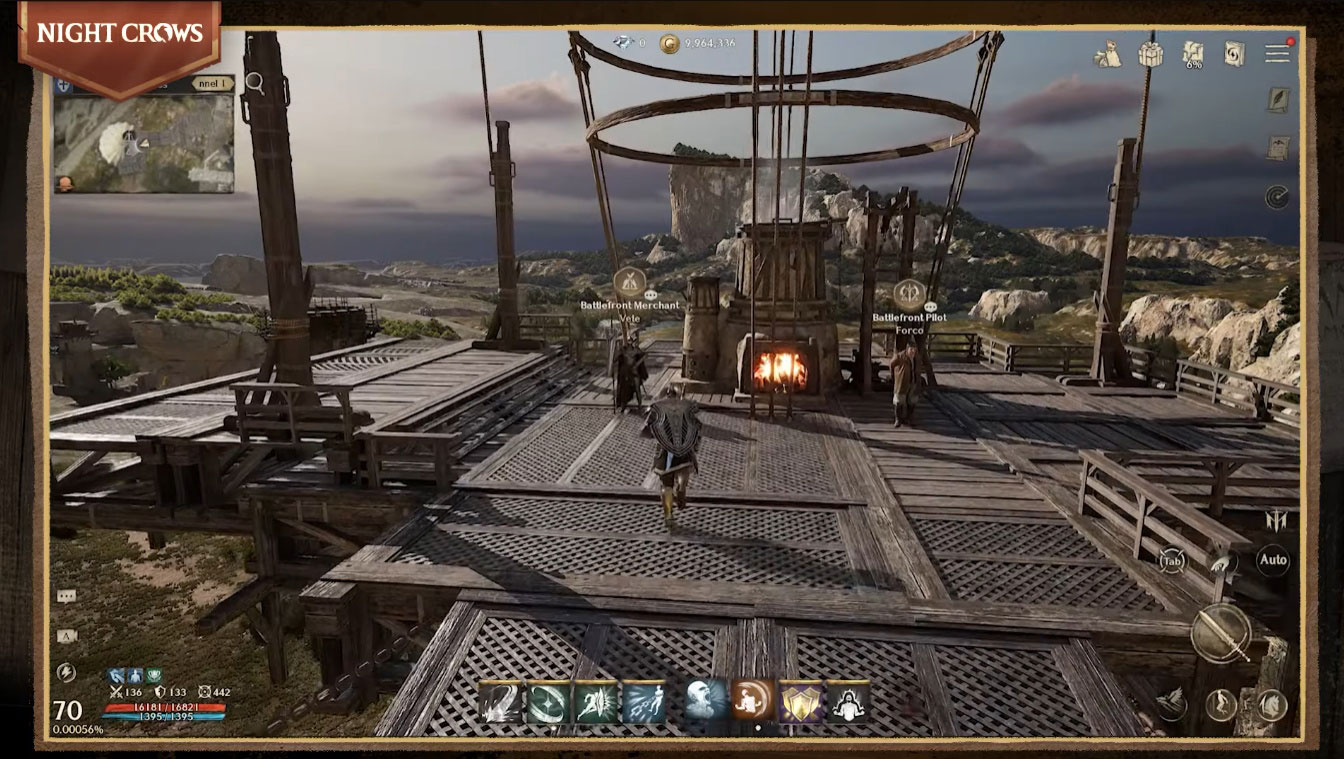This screenshot has height=759, width=1344.
Task: Activate the chain pull skill
Action: pyautogui.click(x=643, y=702)
